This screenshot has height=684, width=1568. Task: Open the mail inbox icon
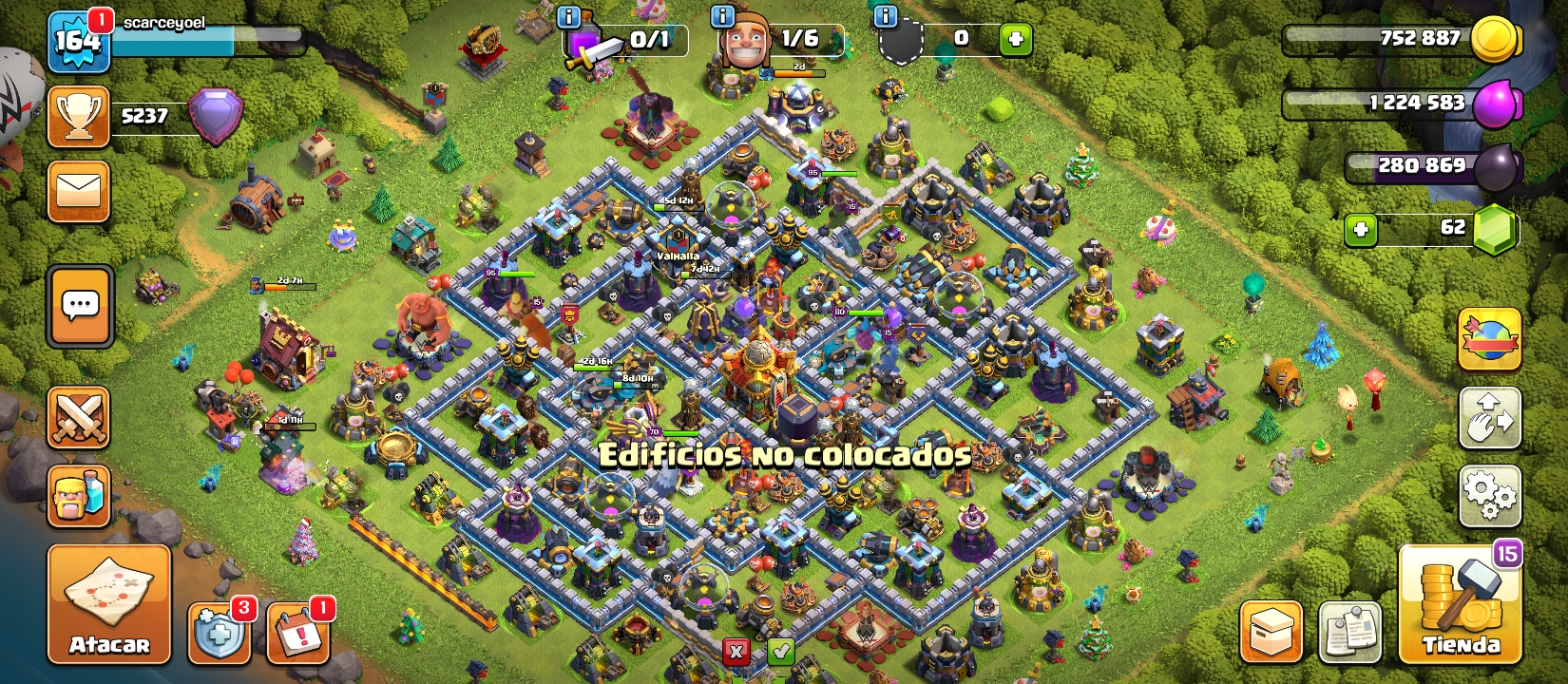click(x=79, y=189)
